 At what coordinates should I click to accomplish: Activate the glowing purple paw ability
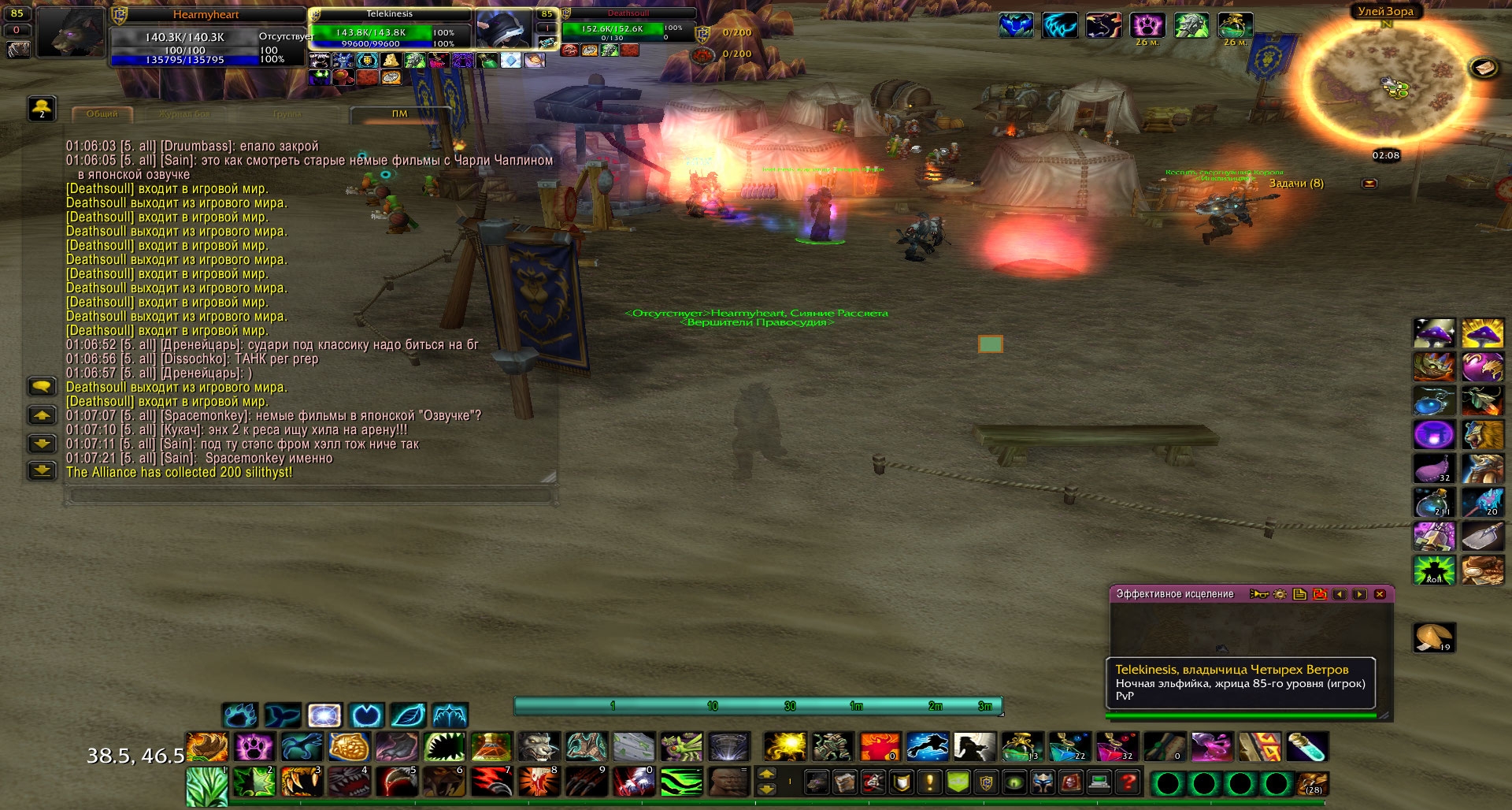pos(254,747)
